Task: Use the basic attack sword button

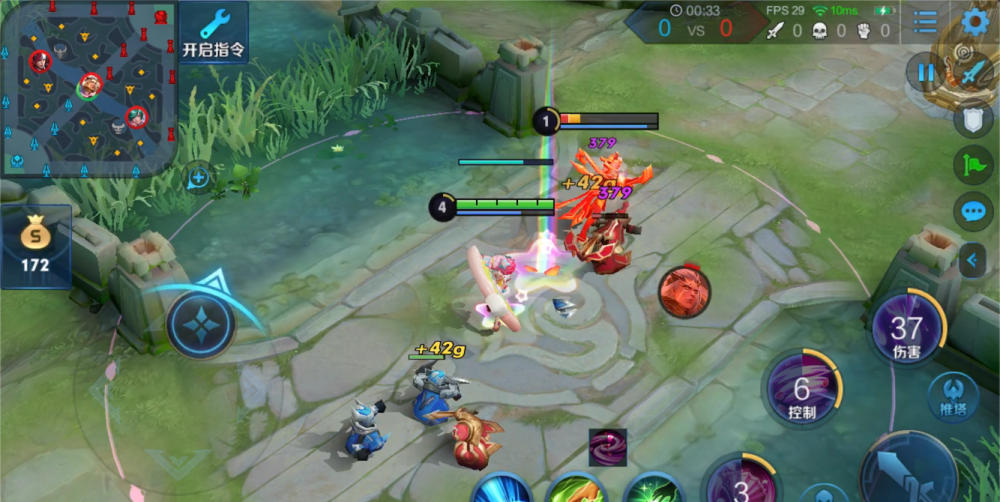Action: coord(910,475)
